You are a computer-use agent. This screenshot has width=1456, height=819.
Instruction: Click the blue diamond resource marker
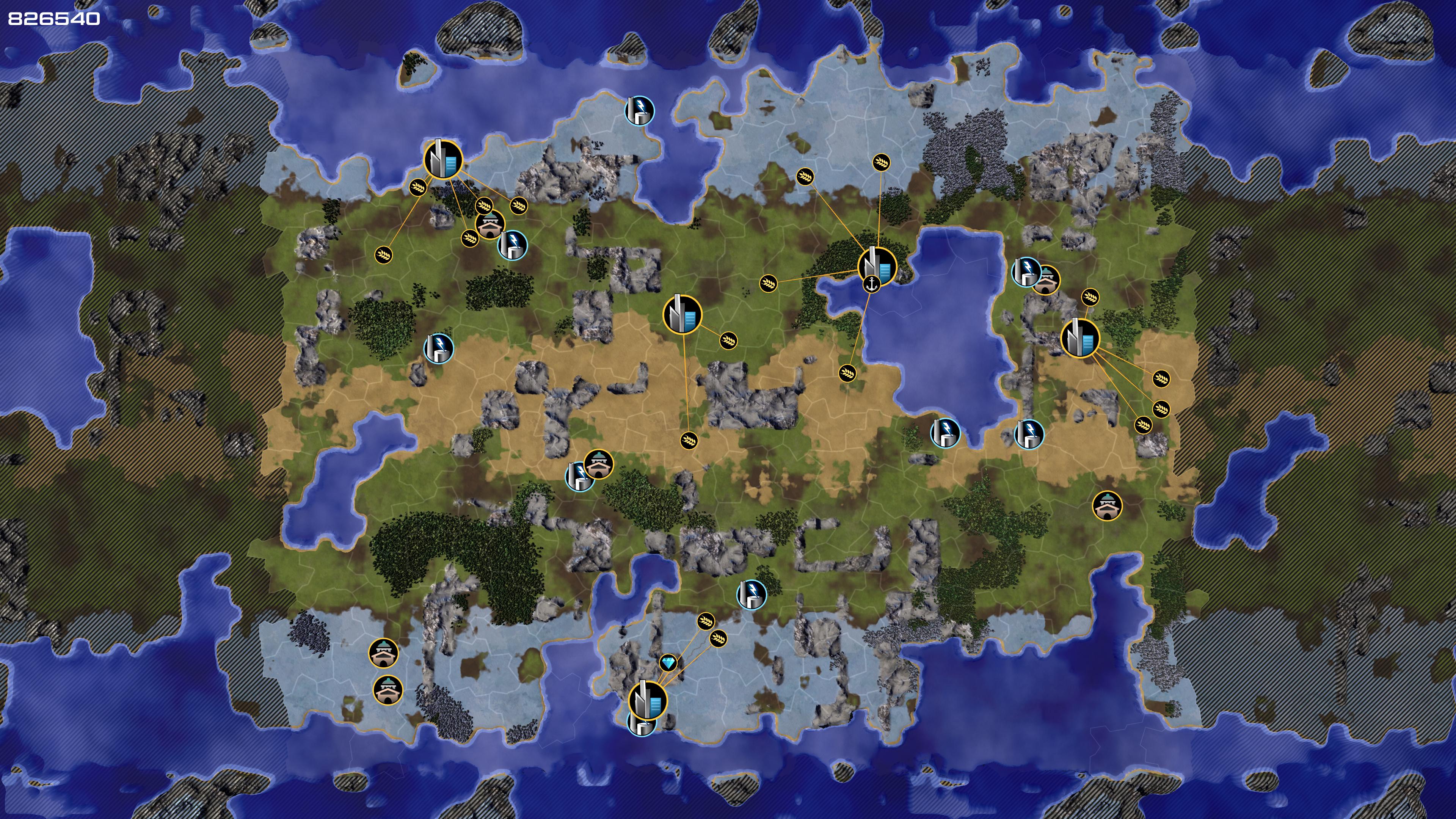coord(668,662)
